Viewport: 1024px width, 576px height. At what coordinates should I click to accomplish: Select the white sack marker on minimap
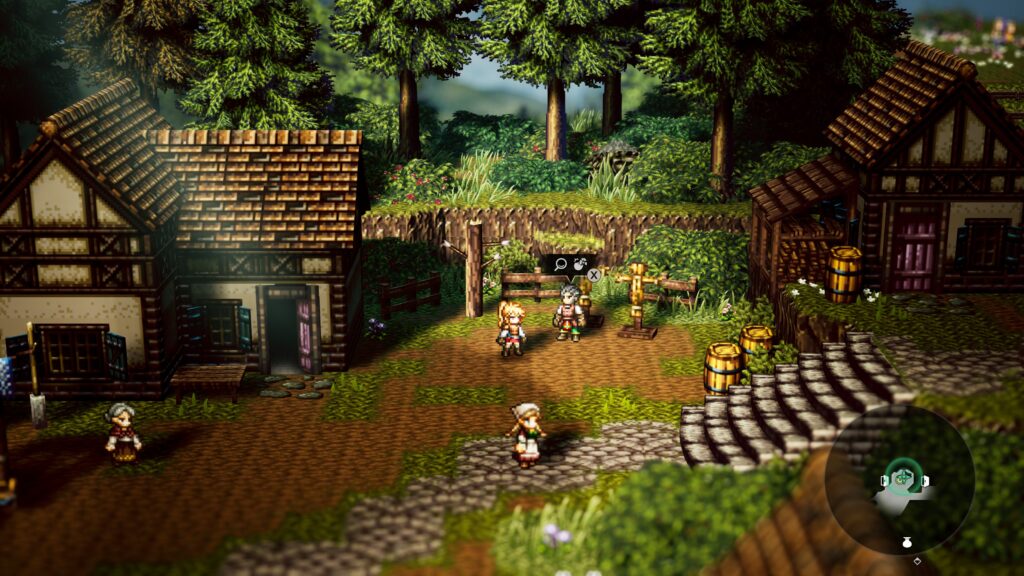pos(907,541)
